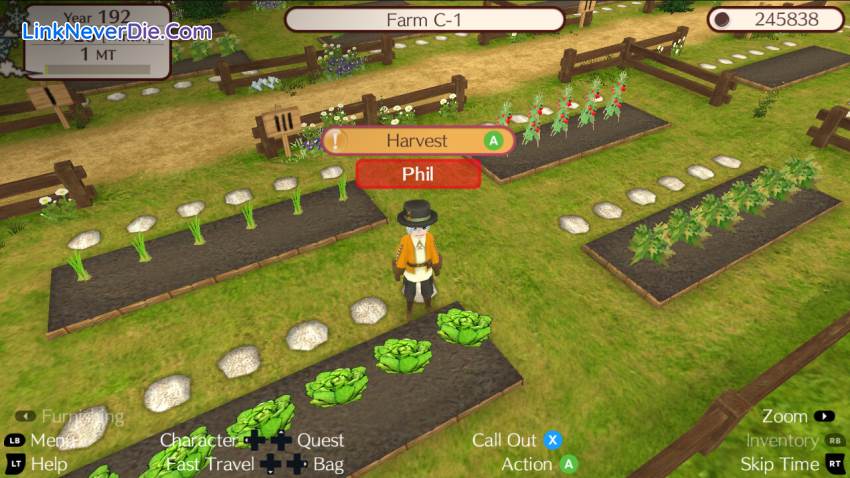Choose the Character label
Screen dimensions: 850x478
click(198, 440)
